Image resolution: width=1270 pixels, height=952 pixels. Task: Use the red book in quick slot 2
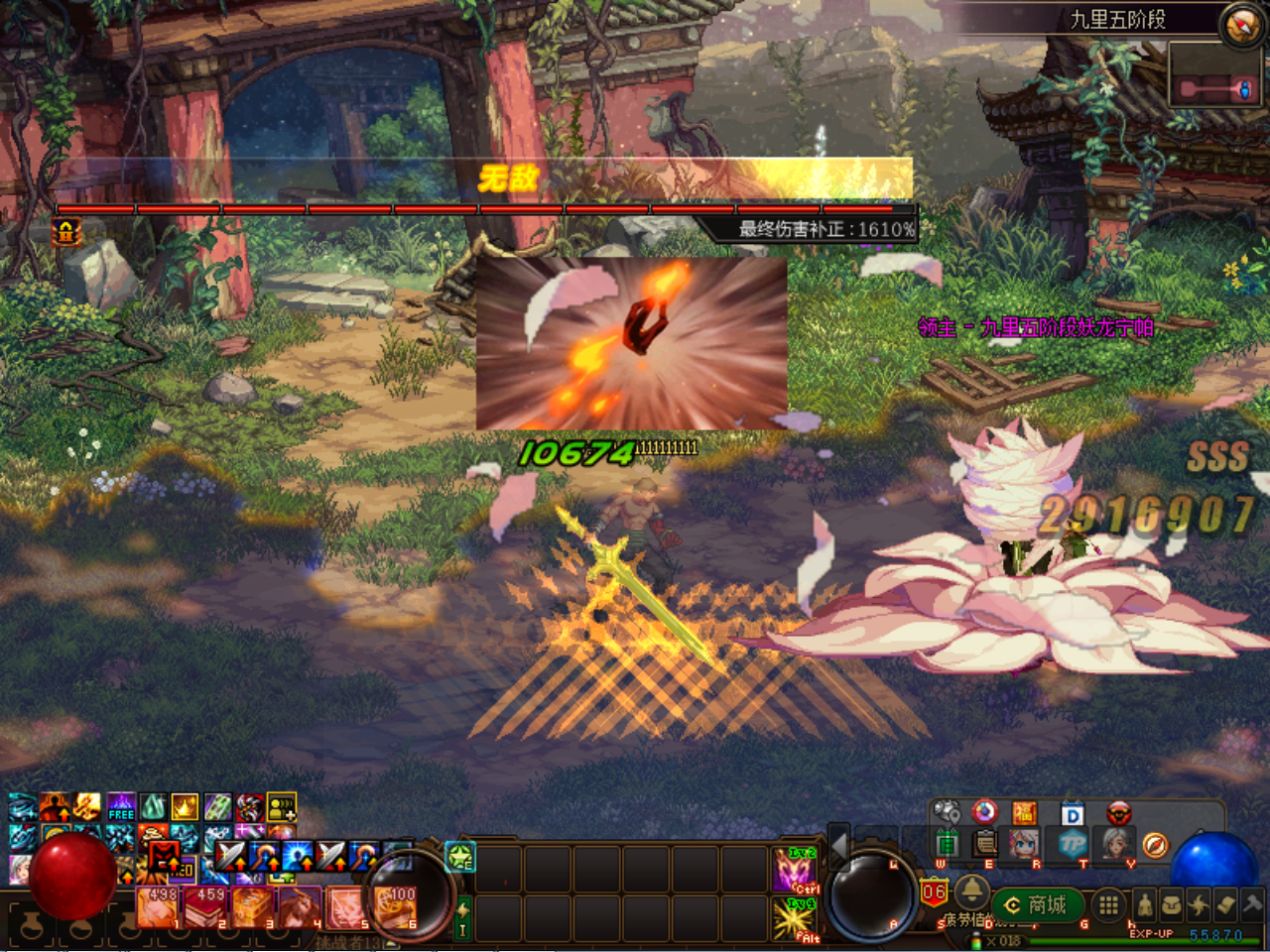[x=205, y=907]
